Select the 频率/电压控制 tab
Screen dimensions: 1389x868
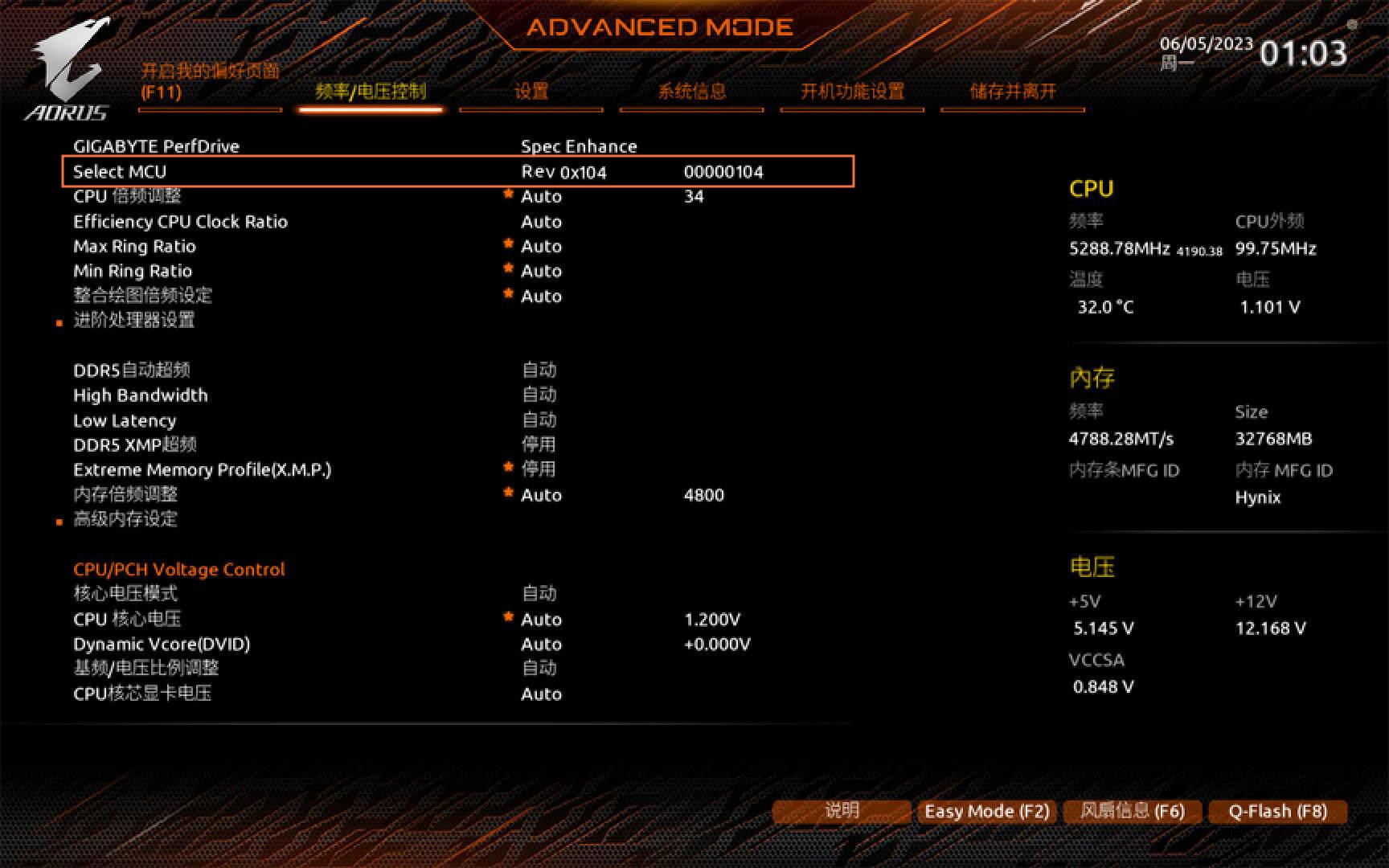(x=371, y=92)
